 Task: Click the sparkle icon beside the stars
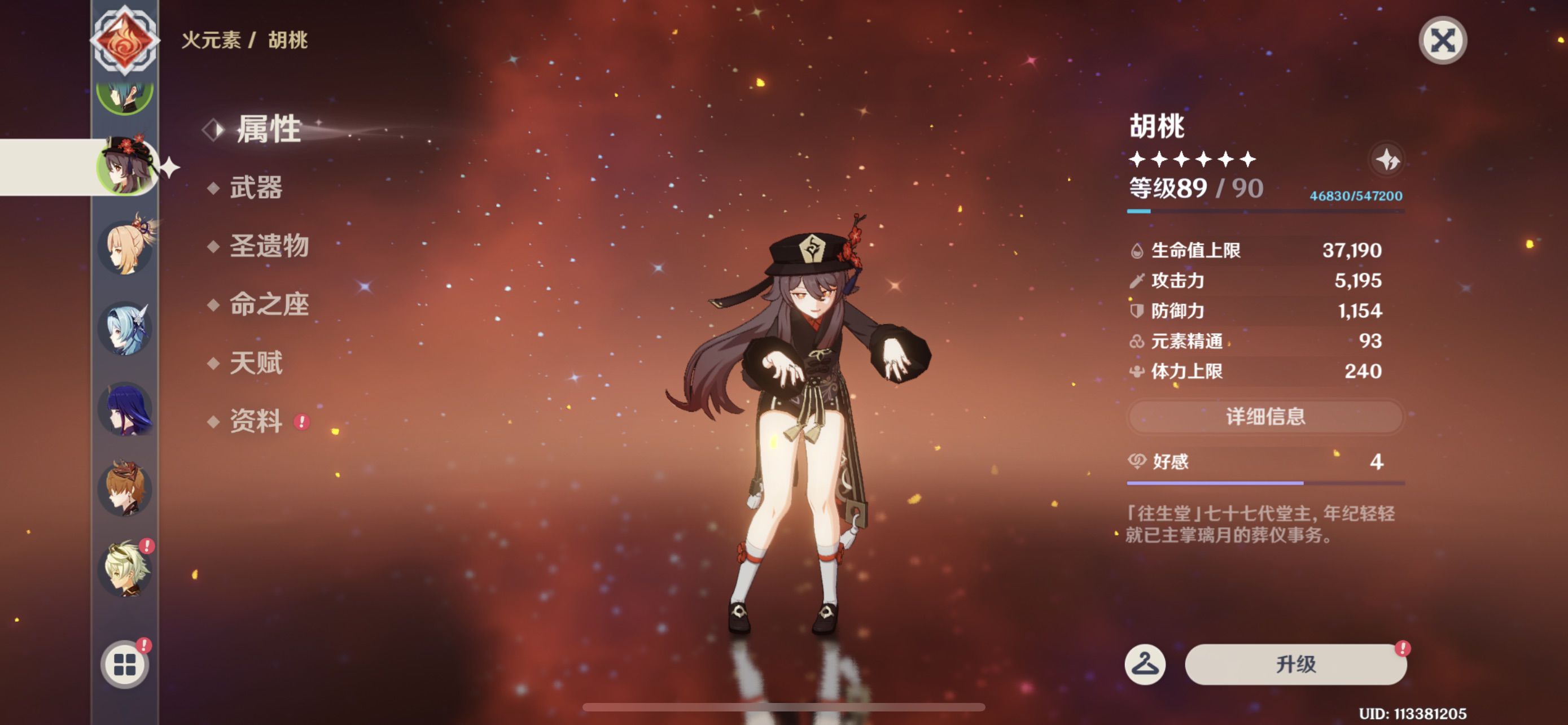pyautogui.click(x=1387, y=160)
